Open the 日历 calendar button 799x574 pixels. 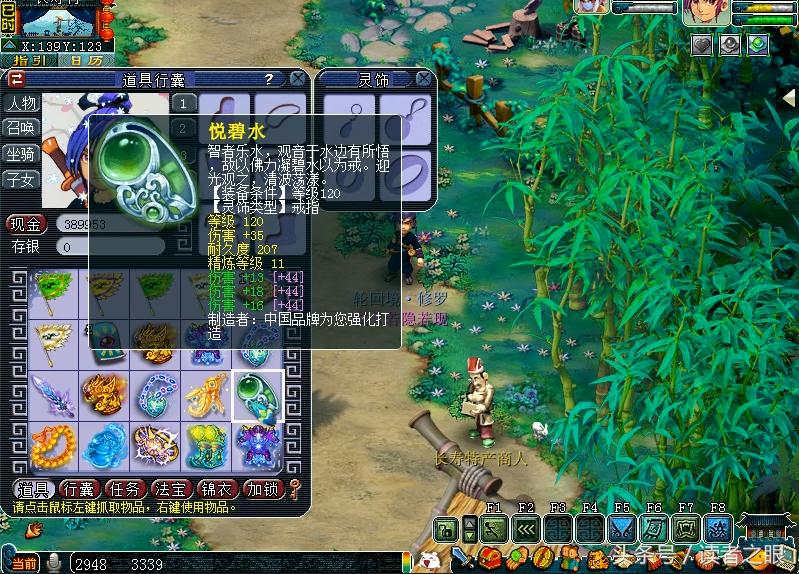click(x=85, y=61)
